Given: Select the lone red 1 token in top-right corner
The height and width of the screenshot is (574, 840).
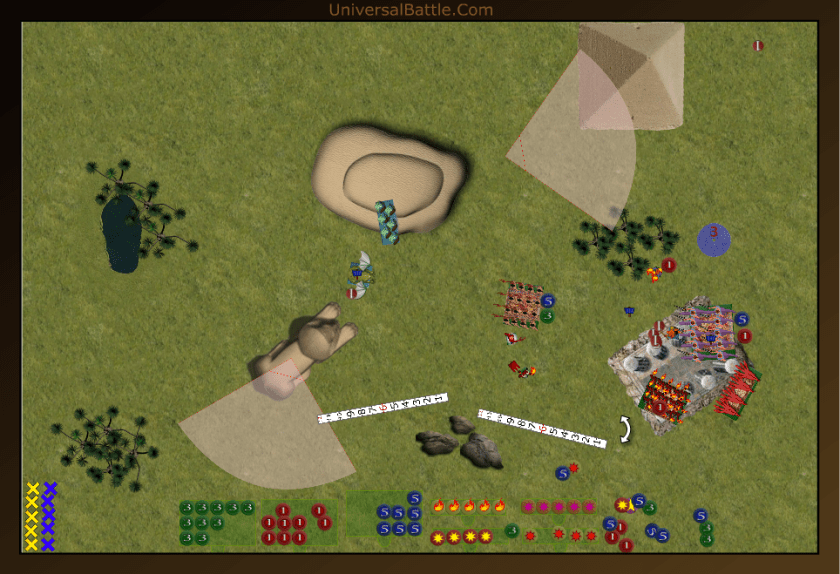Looking at the screenshot, I should [x=758, y=45].
